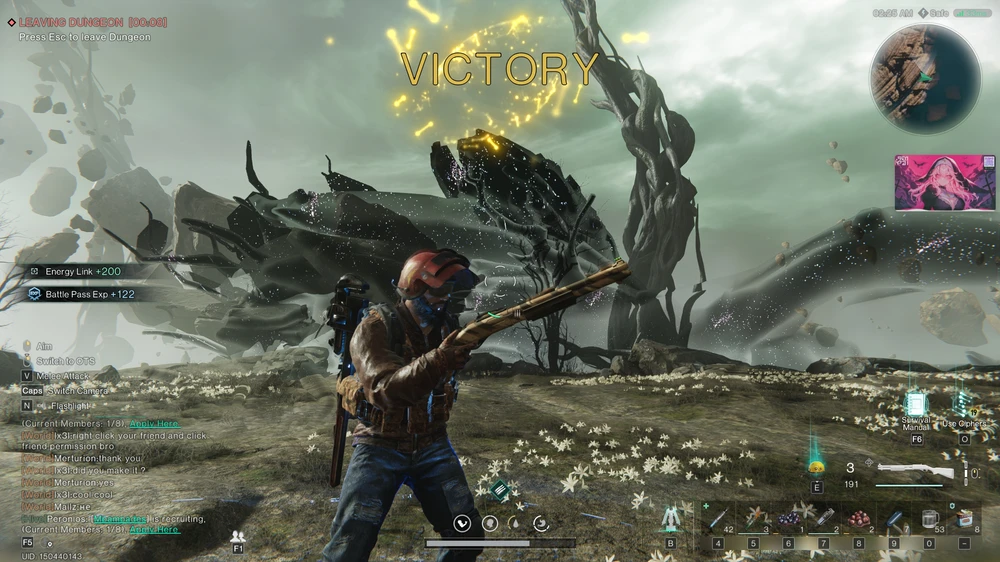1000x562 pixels.
Task: Open the Survival Manual
Action: [916, 403]
